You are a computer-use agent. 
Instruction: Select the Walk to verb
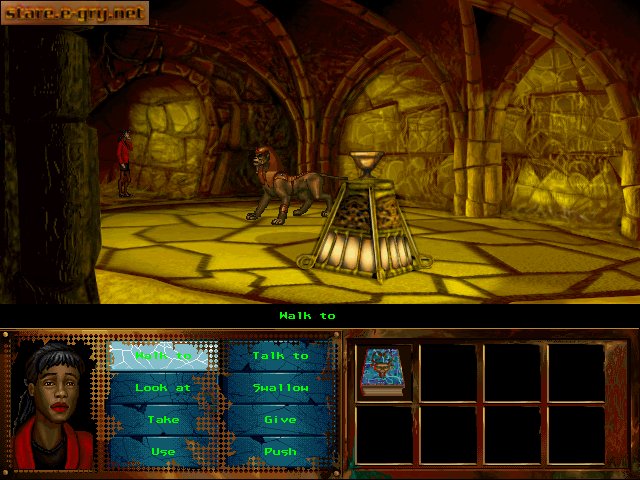pyautogui.click(x=163, y=356)
